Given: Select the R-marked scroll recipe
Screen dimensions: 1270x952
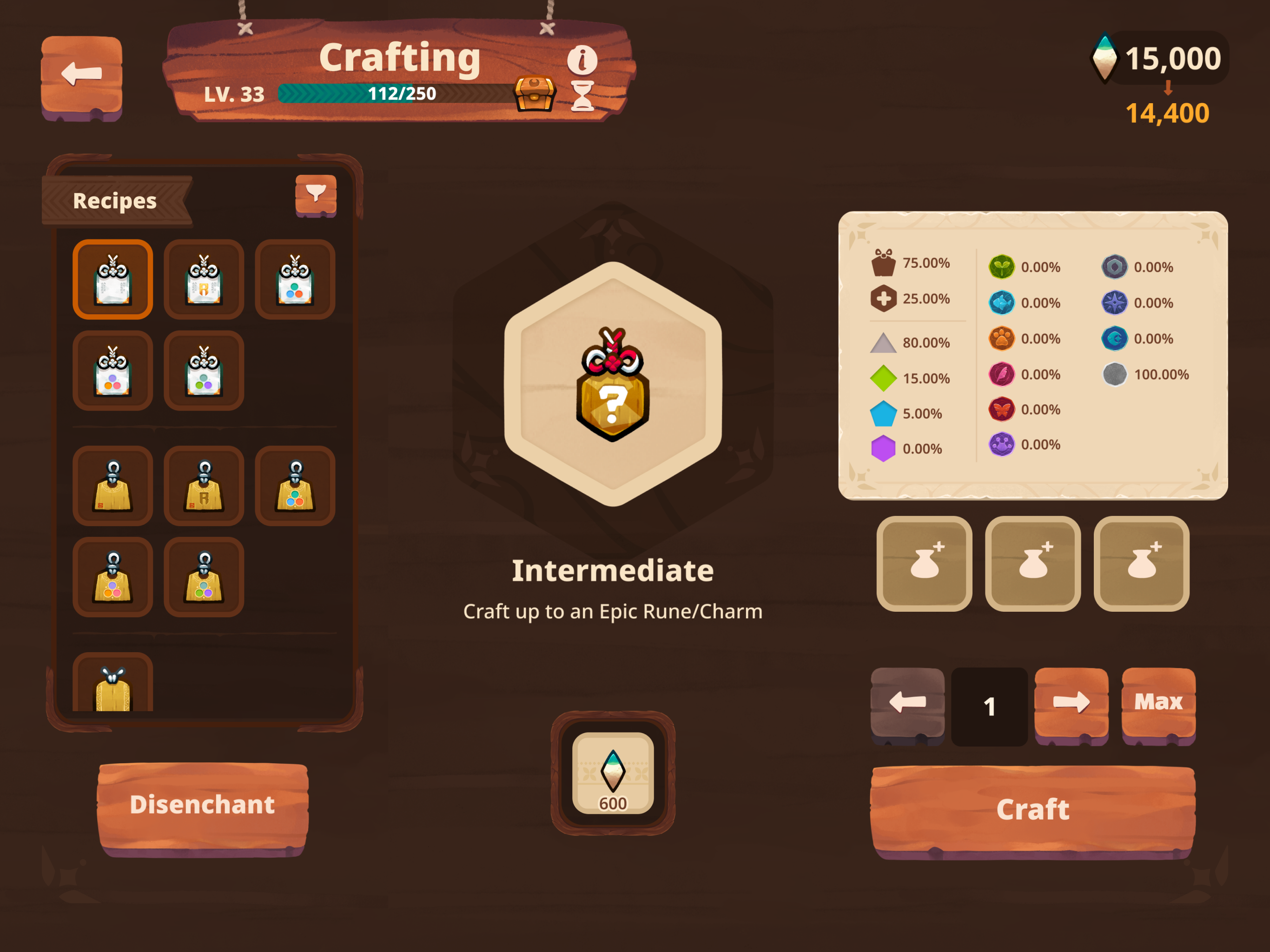Looking at the screenshot, I should pyautogui.click(x=204, y=280).
